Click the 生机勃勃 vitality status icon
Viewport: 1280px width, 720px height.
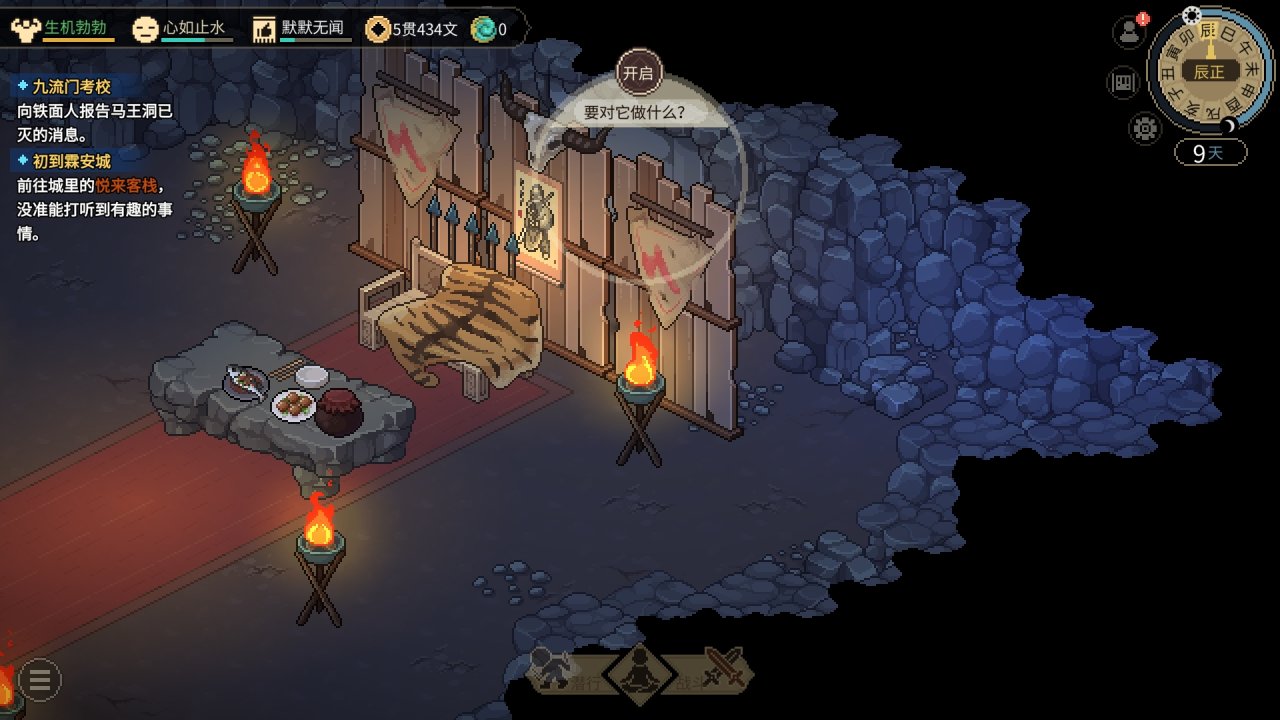click(x=24, y=29)
